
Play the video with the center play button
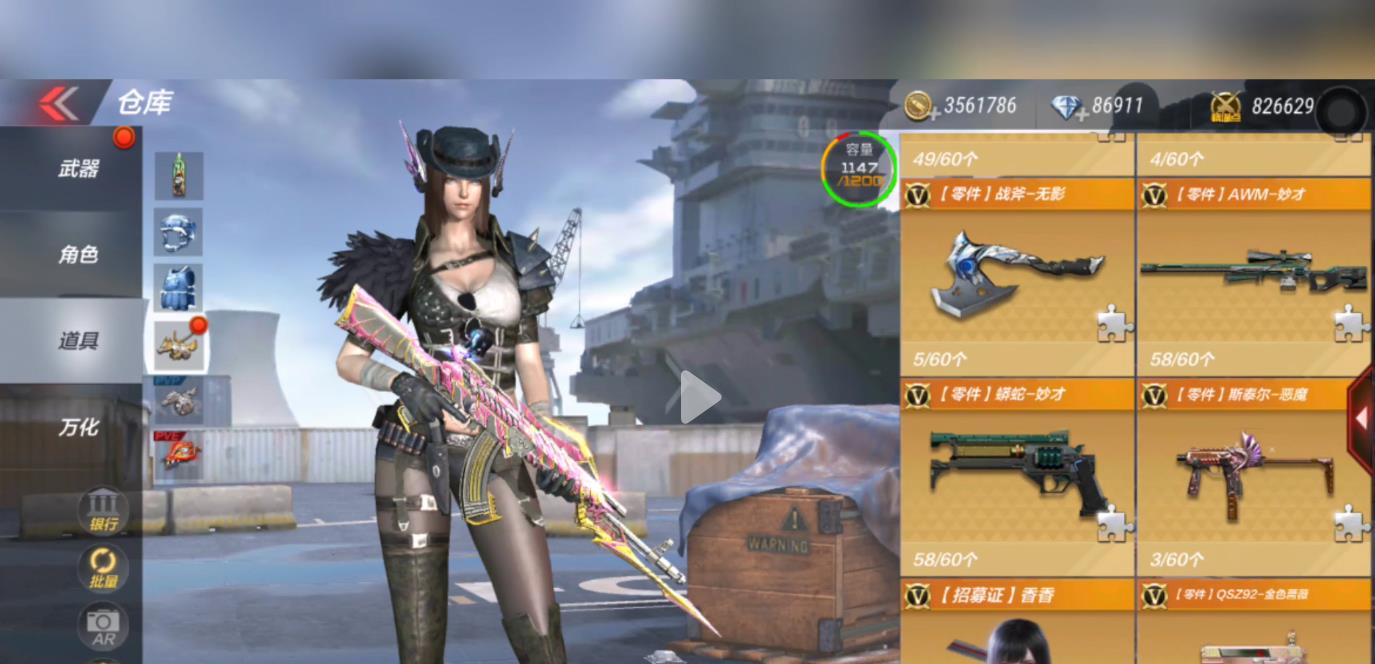pyautogui.click(x=699, y=397)
